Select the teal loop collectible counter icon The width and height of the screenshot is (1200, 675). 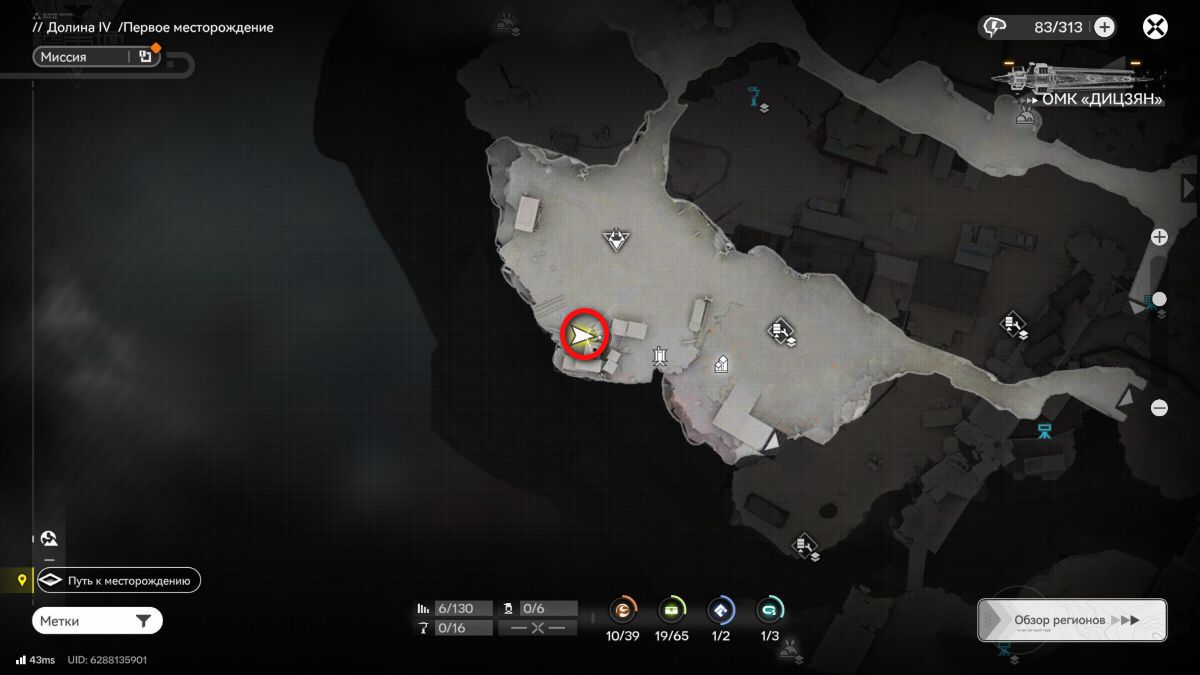[x=770, y=609]
